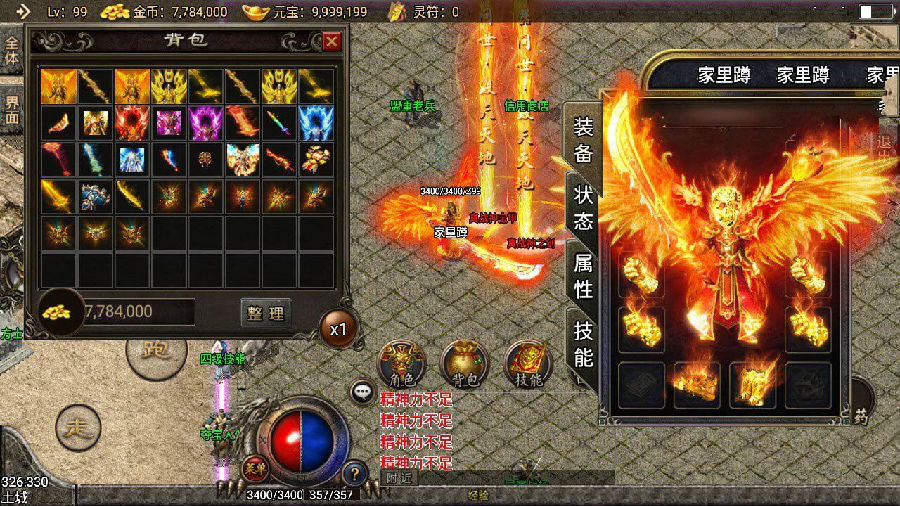900x506 pixels.
Task: Click the 菜单 round button by the orb
Action: click(x=254, y=466)
